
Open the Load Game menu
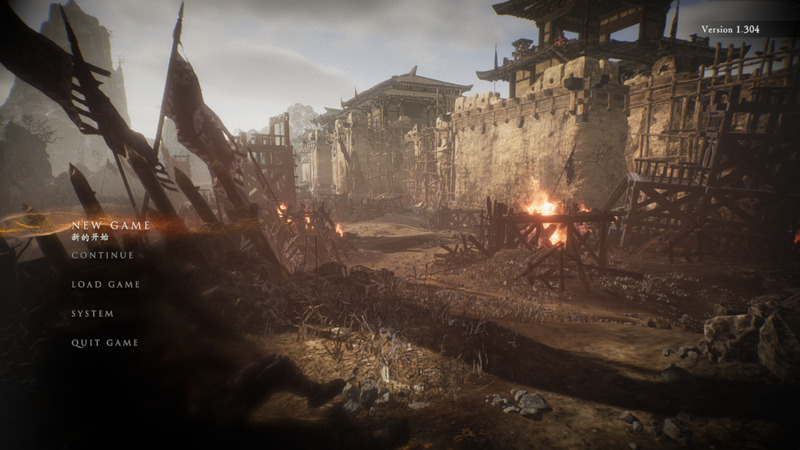pyautogui.click(x=105, y=285)
